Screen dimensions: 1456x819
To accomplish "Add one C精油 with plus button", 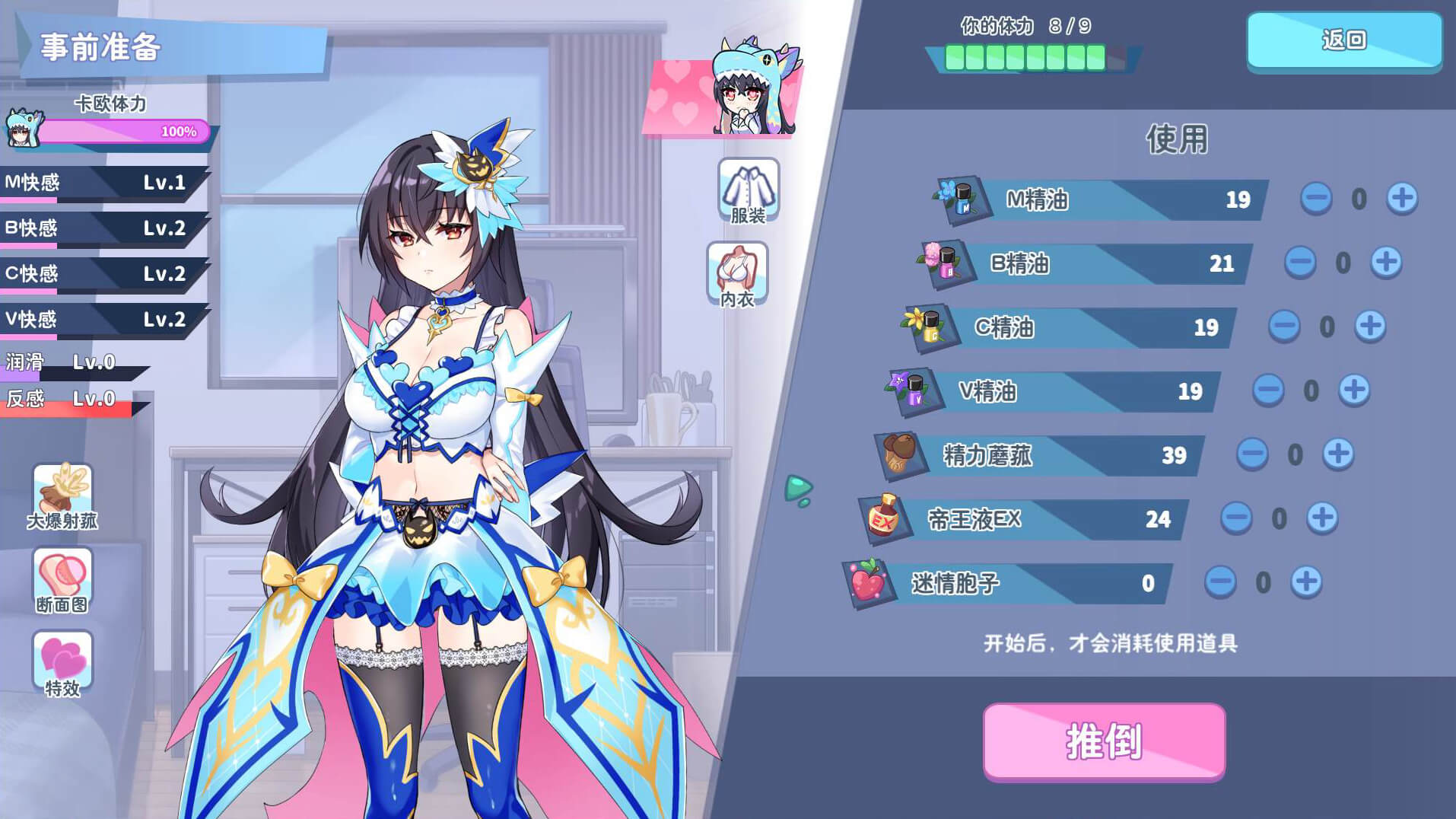I will pyautogui.click(x=1369, y=326).
